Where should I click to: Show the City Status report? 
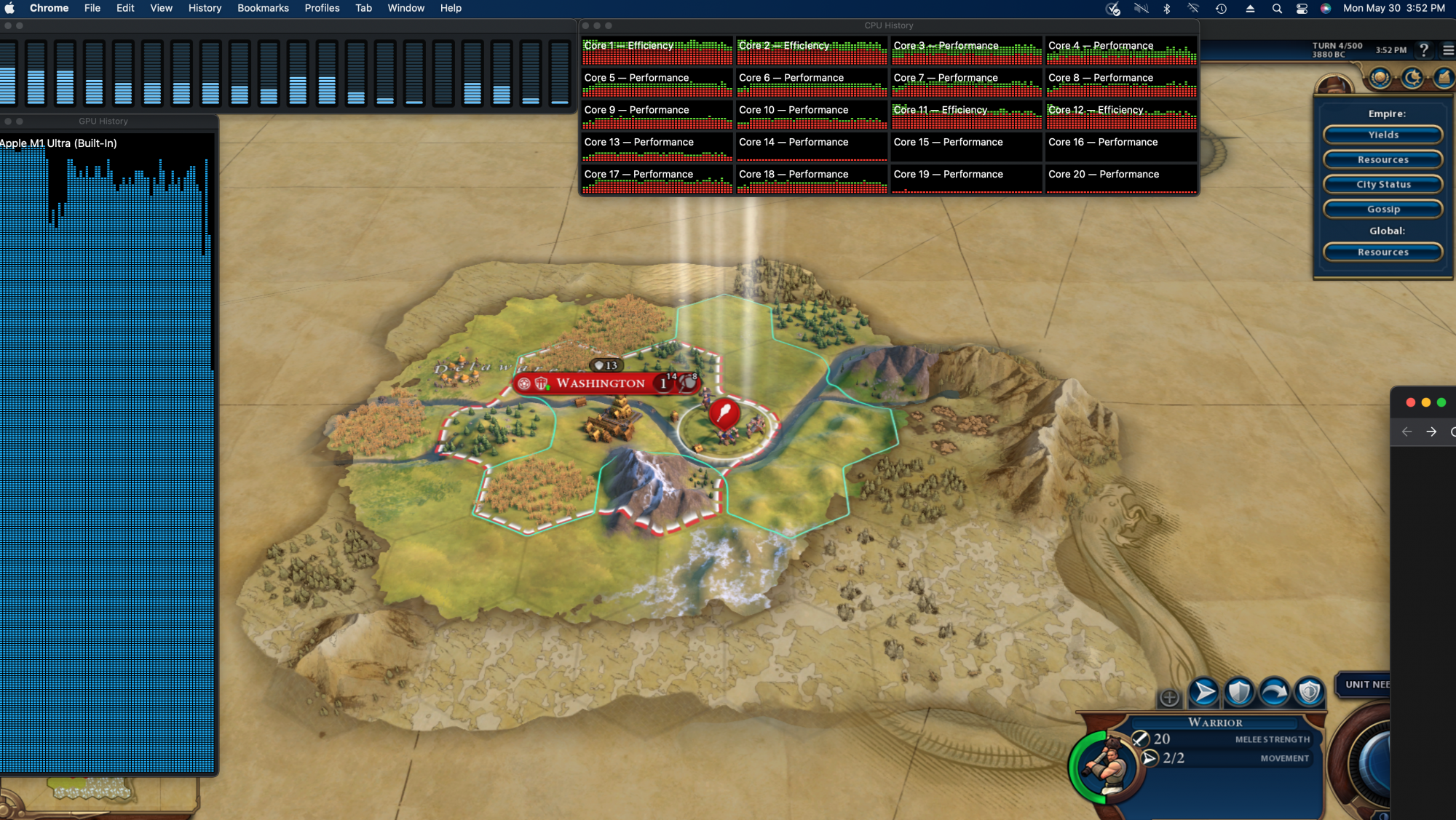1382,185
